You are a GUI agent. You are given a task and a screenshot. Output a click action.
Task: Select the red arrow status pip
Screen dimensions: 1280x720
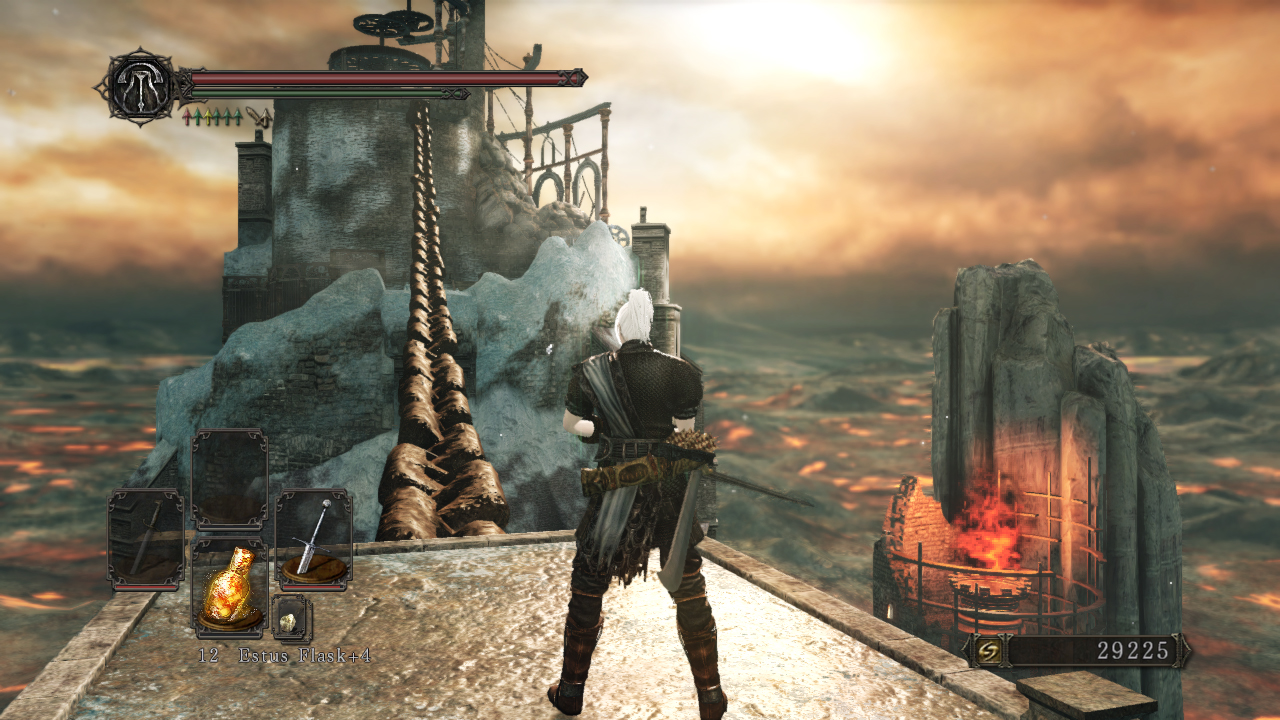point(188,115)
